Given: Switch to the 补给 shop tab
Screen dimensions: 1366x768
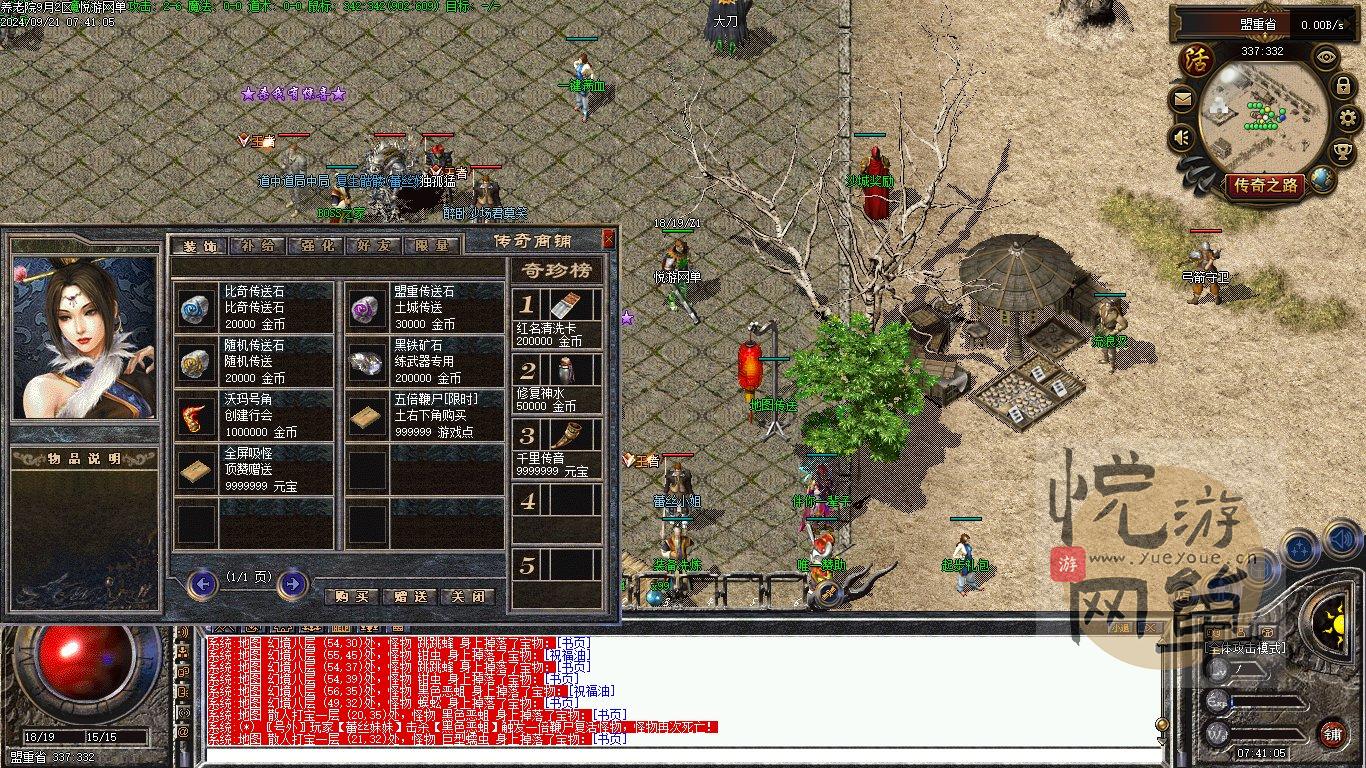Looking at the screenshot, I should 258,245.
